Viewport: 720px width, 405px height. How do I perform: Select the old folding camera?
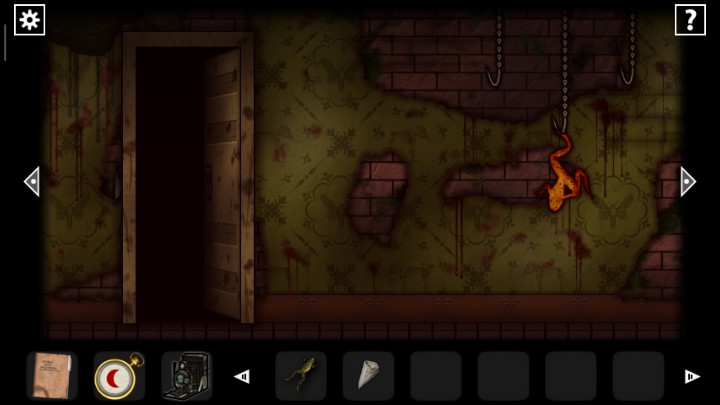pyautogui.click(x=186, y=376)
